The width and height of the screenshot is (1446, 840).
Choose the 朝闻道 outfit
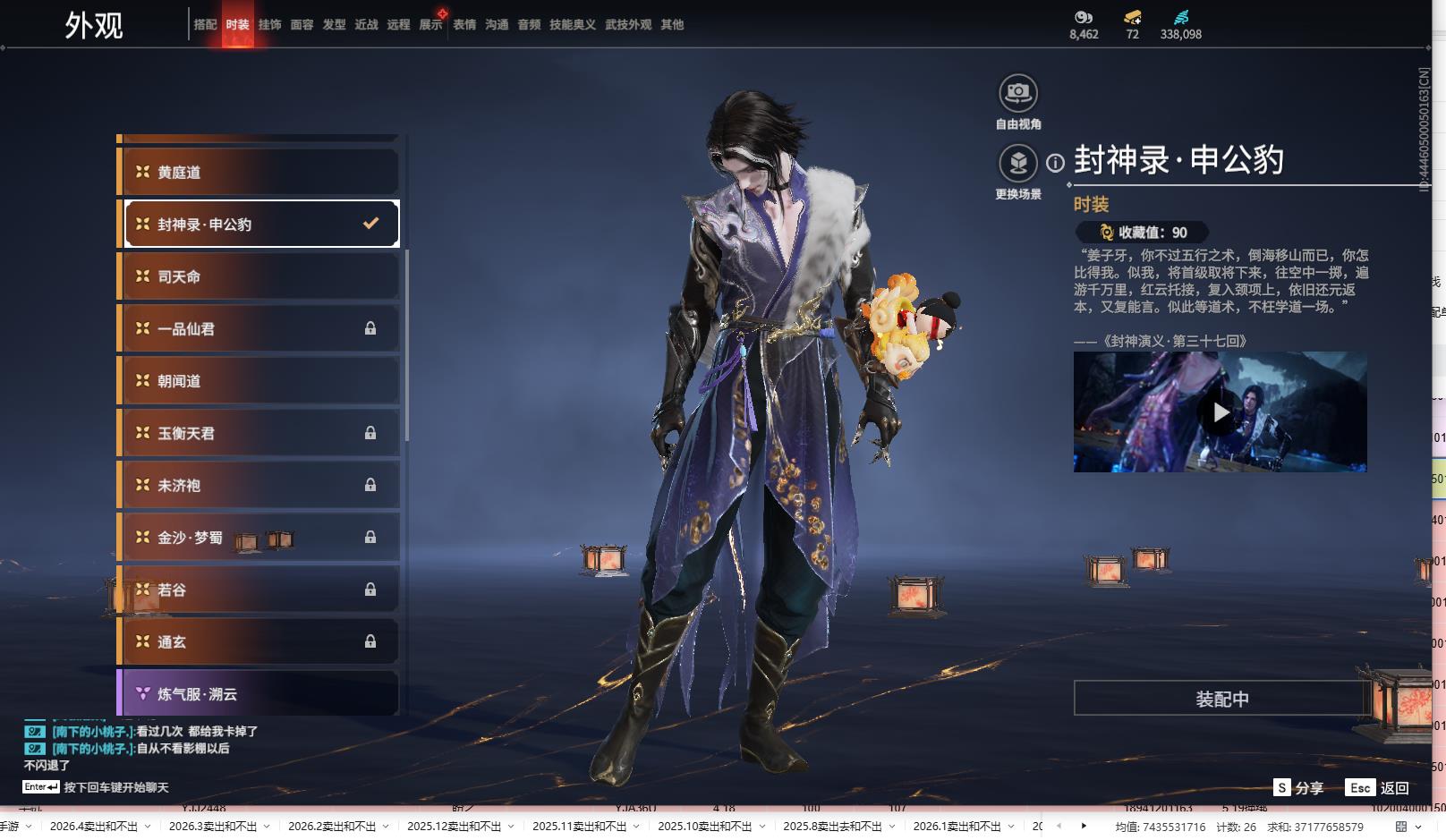[259, 381]
